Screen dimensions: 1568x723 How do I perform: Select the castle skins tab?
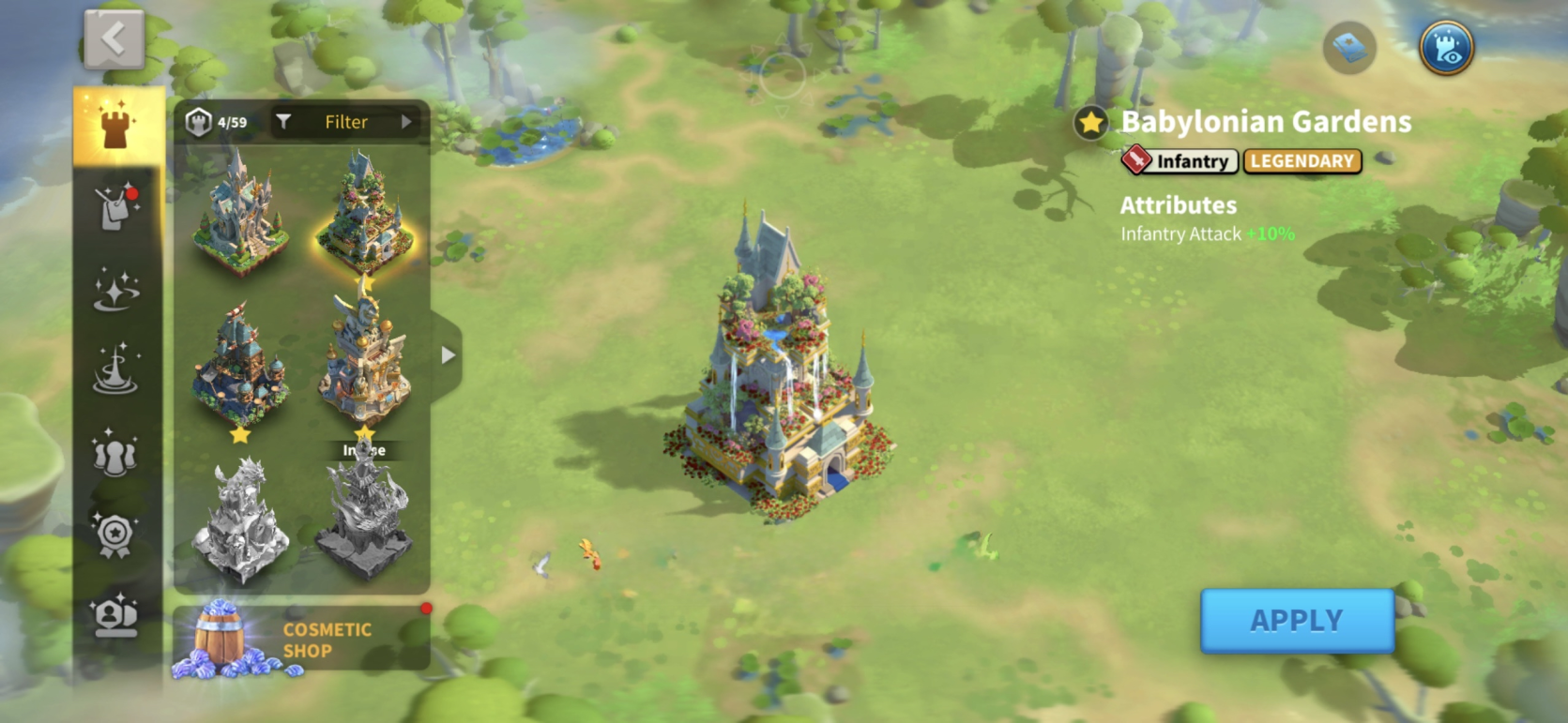(116, 127)
